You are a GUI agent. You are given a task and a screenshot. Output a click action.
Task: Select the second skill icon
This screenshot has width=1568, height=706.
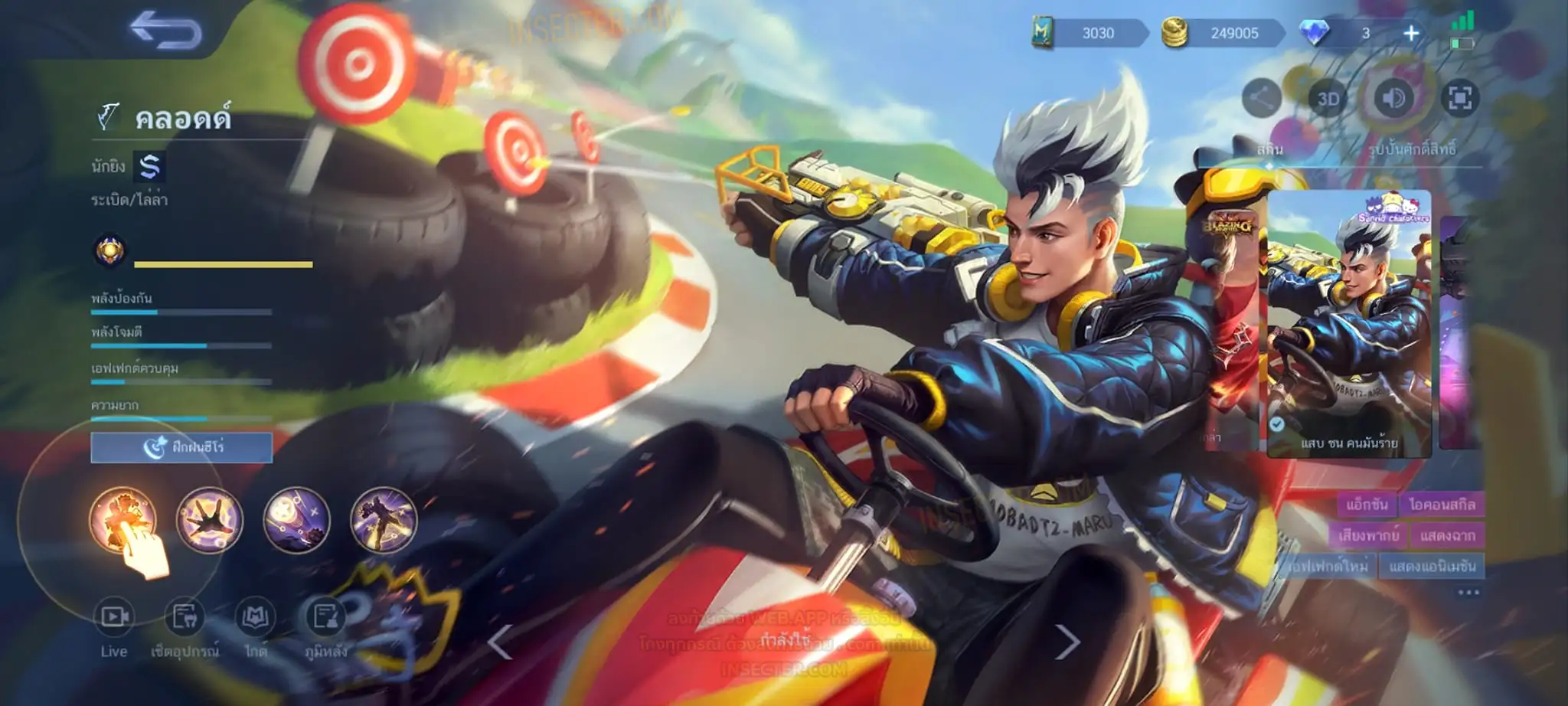(x=210, y=521)
